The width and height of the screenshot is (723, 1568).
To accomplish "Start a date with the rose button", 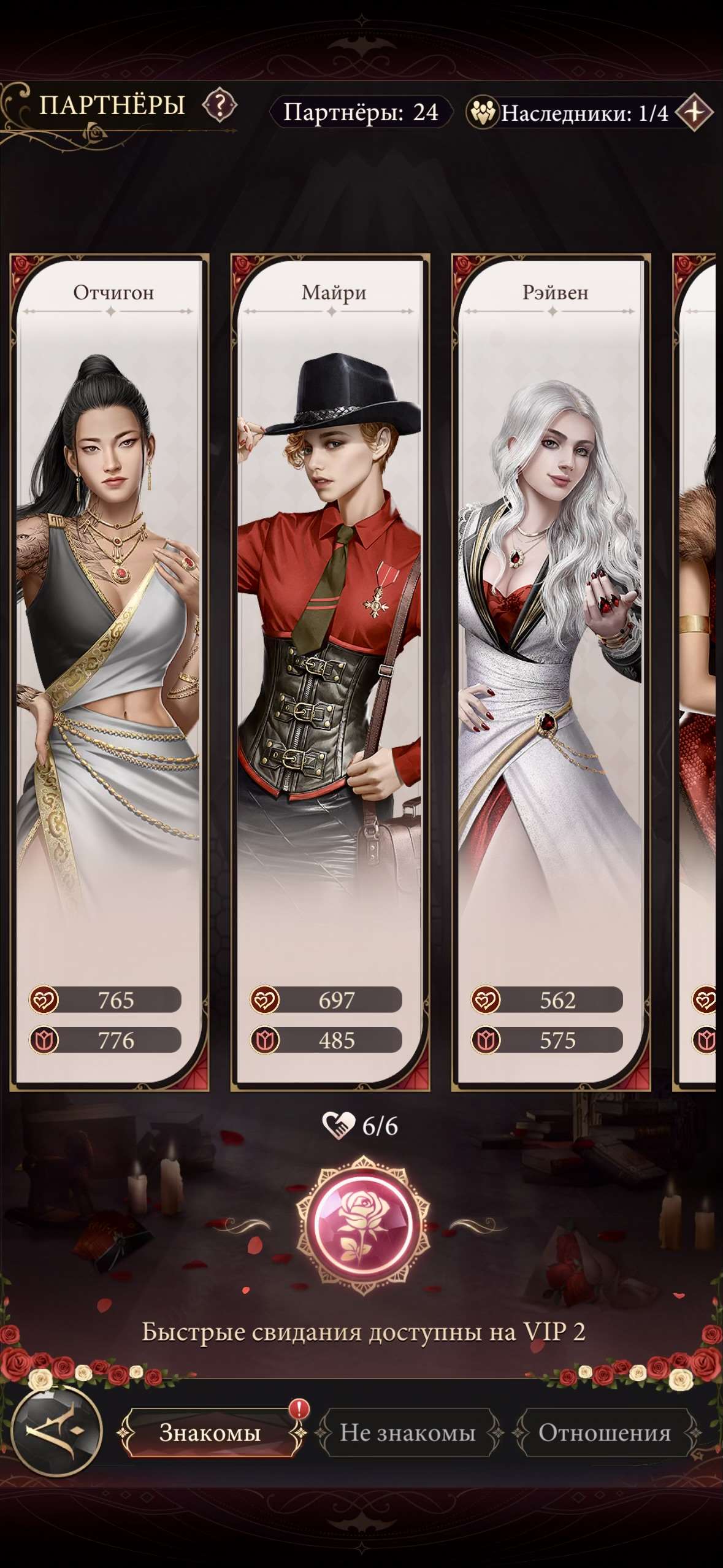I will [x=363, y=1224].
